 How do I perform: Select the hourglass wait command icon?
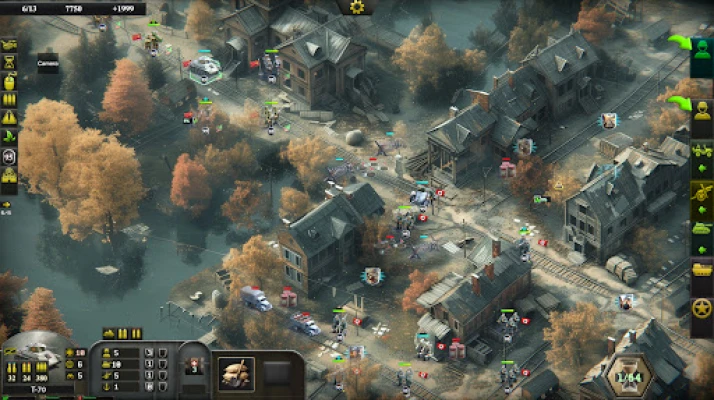click(x=10, y=63)
